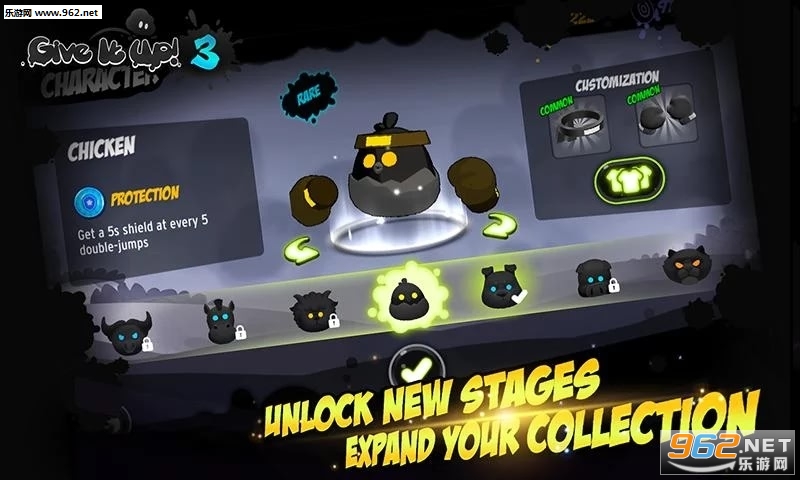Choose the locked horned bull character
This screenshot has width=800, height=480.
pyautogui.click(x=127, y=335)
